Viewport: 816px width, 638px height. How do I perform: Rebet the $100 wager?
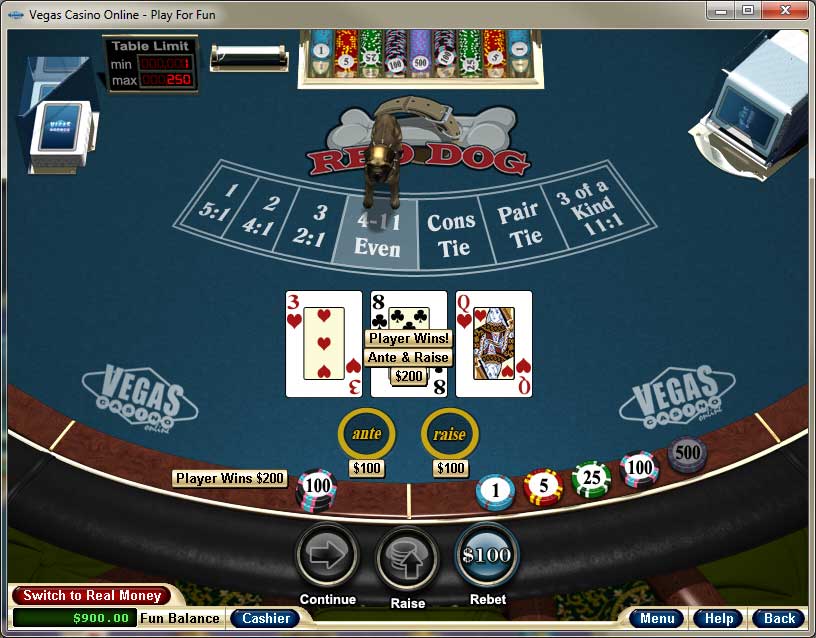(487, 555)
